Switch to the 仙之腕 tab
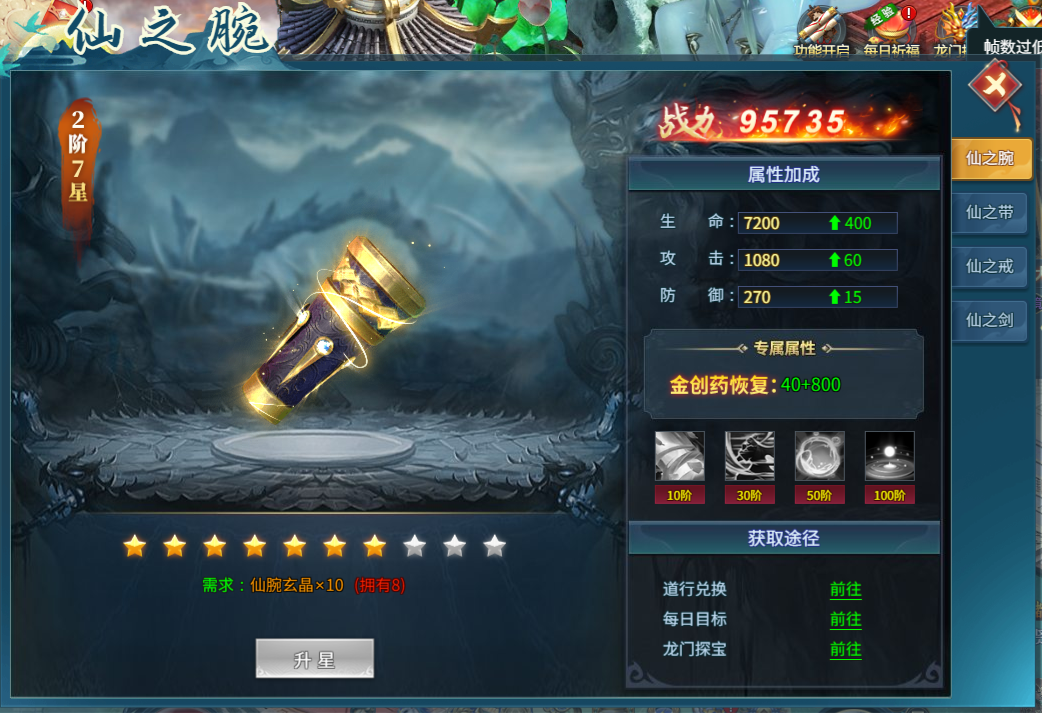Screen dimensions: 1042x713 pos(989,158)
